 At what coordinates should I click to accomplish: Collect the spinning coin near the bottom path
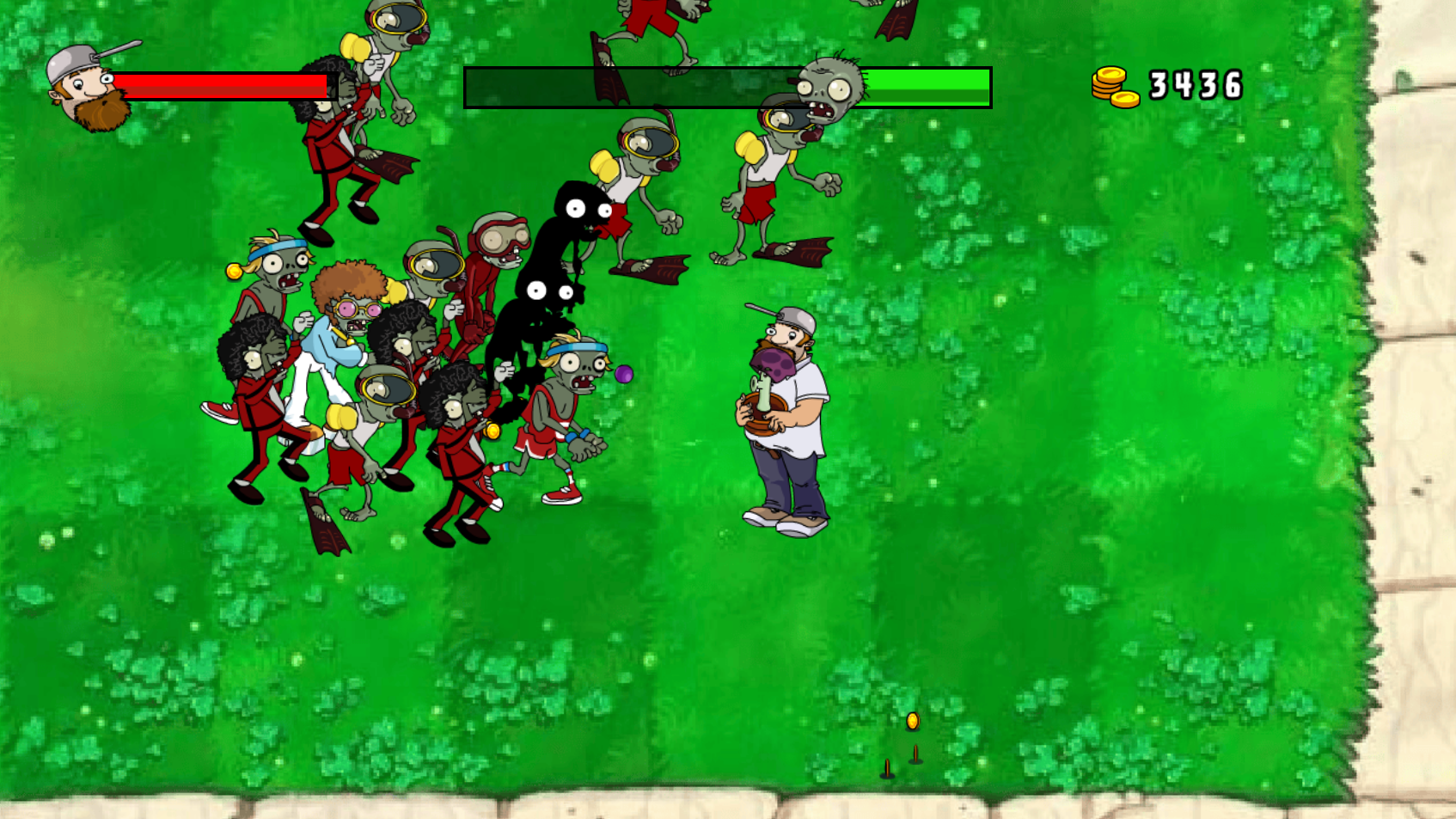point(911,720)
